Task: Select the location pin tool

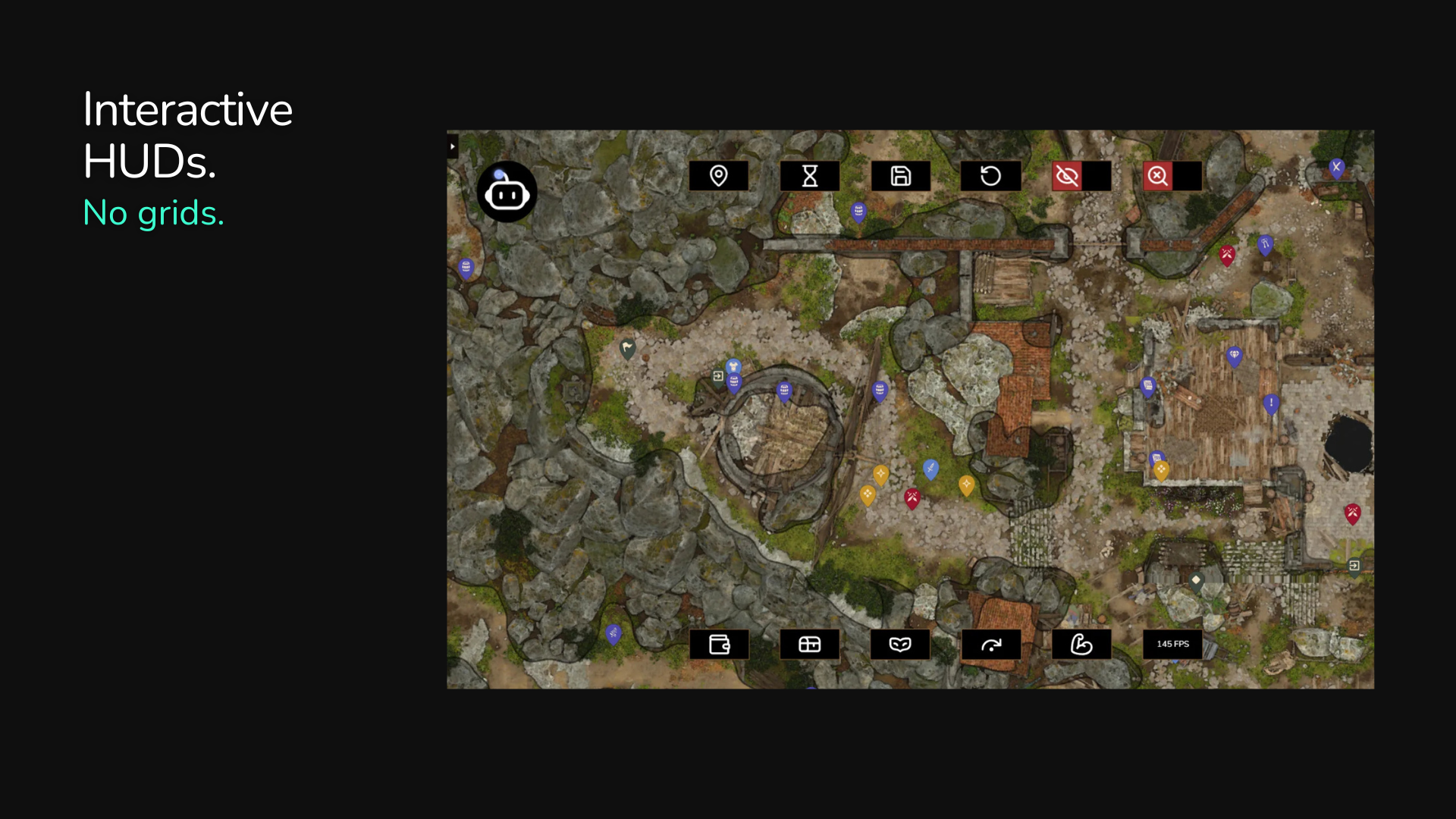Action: tap(718, 175)
